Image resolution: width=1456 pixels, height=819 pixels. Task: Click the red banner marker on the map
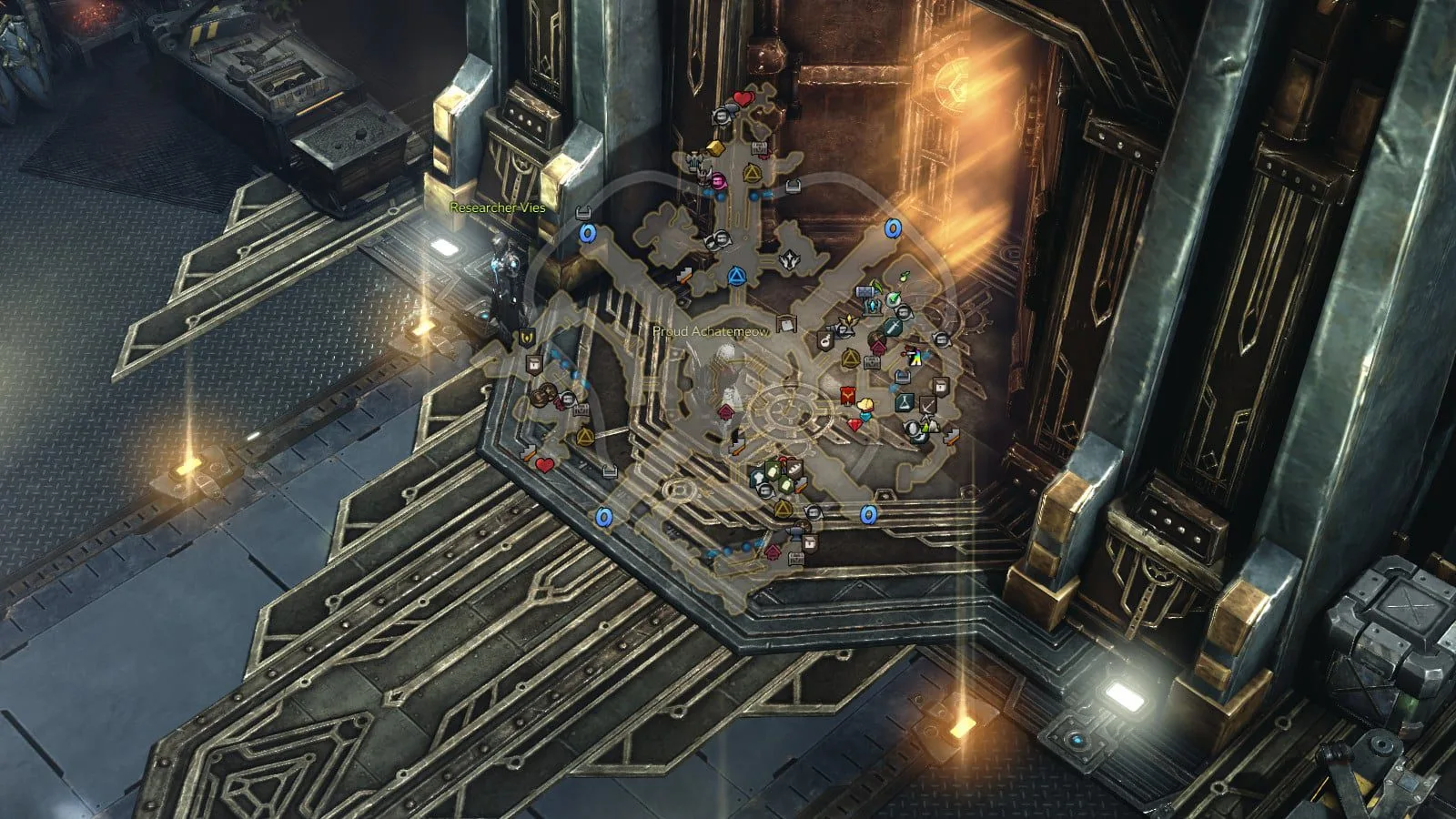[x=847, y=397]
